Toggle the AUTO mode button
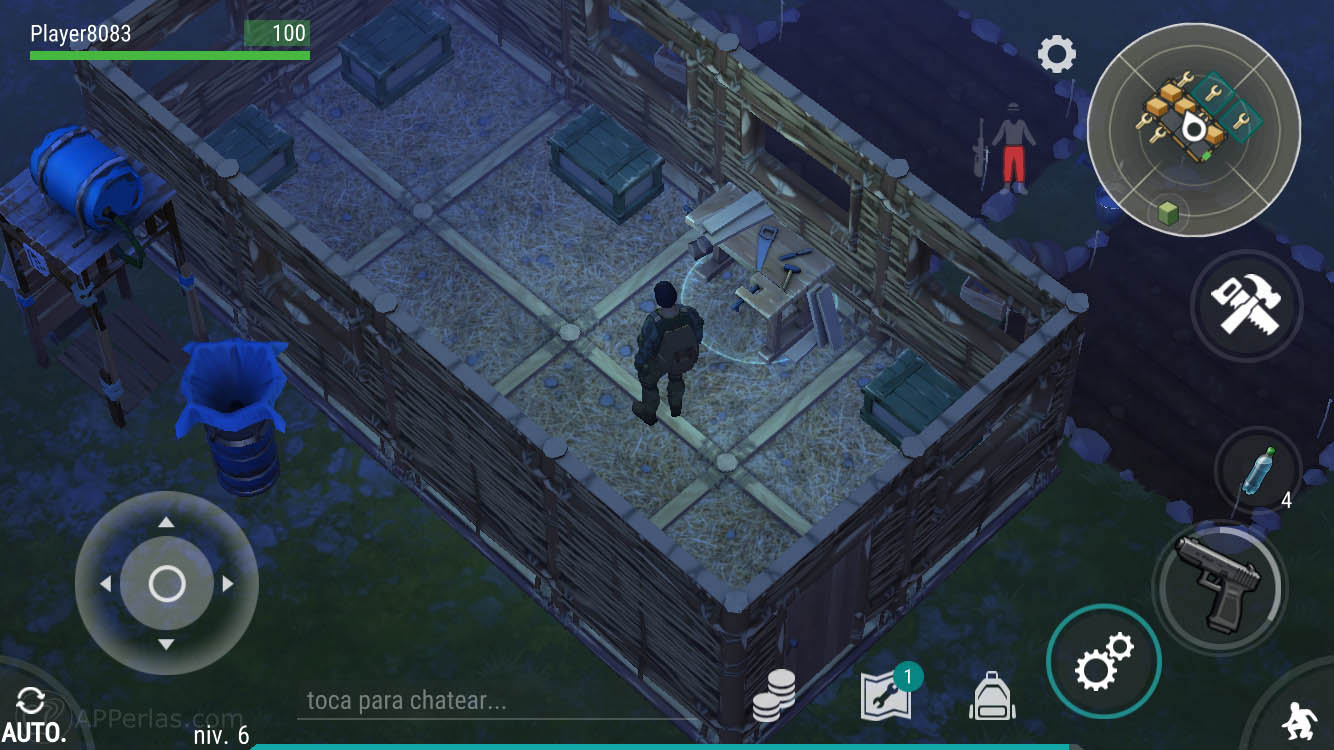 33,715
